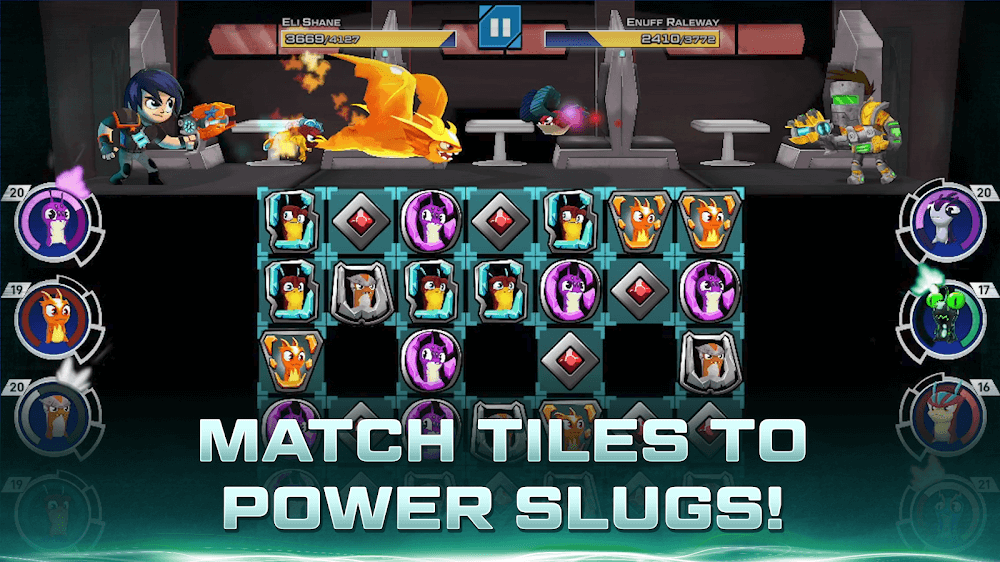Select grey armored tile between two blue-framed tiles
Viewport: 1000px width, 562px height.
(355, 291)
